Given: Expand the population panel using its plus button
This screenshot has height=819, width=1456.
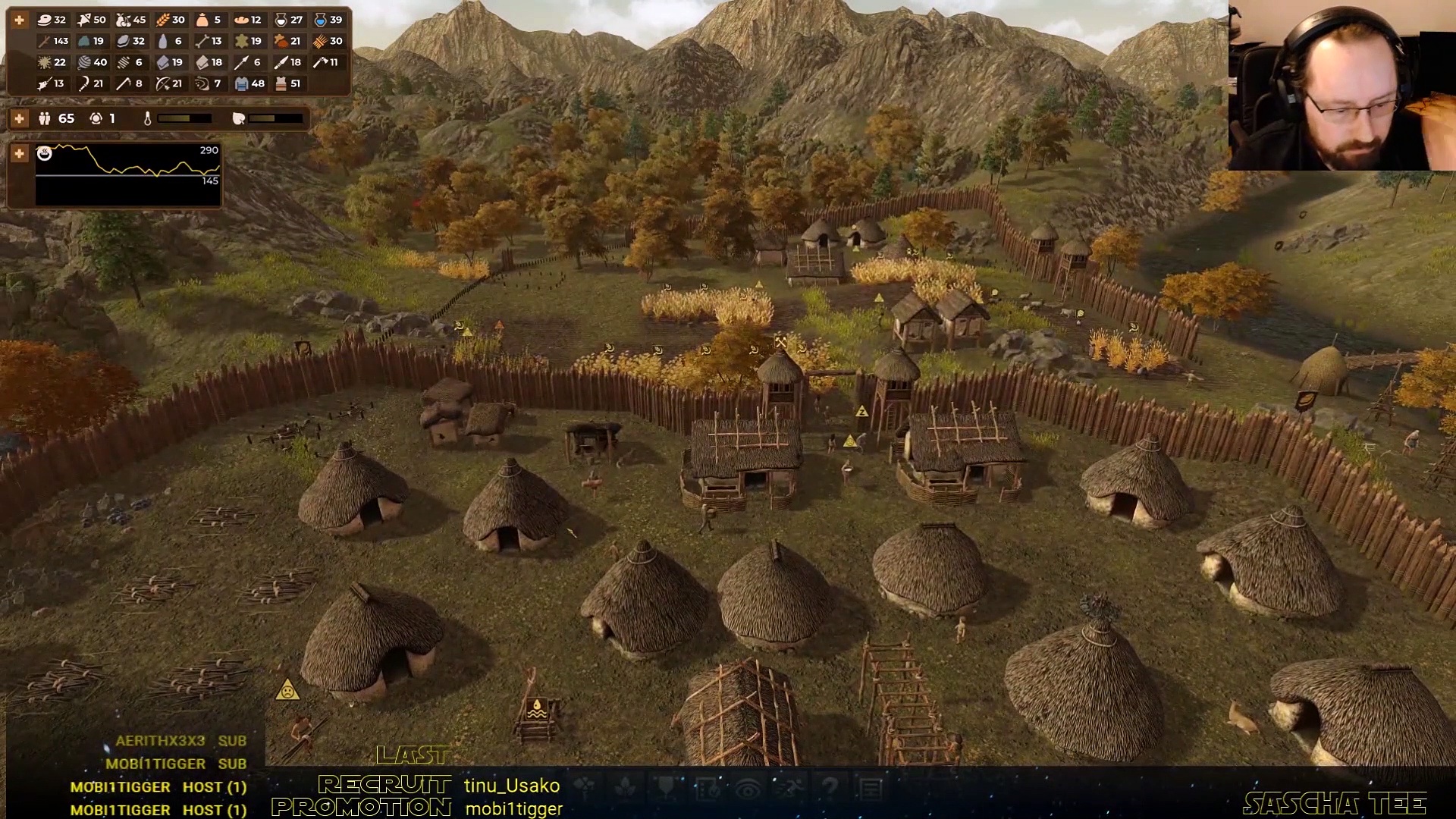Looking at the screenshot, I should pyautogui.click(x=20, y=118).
